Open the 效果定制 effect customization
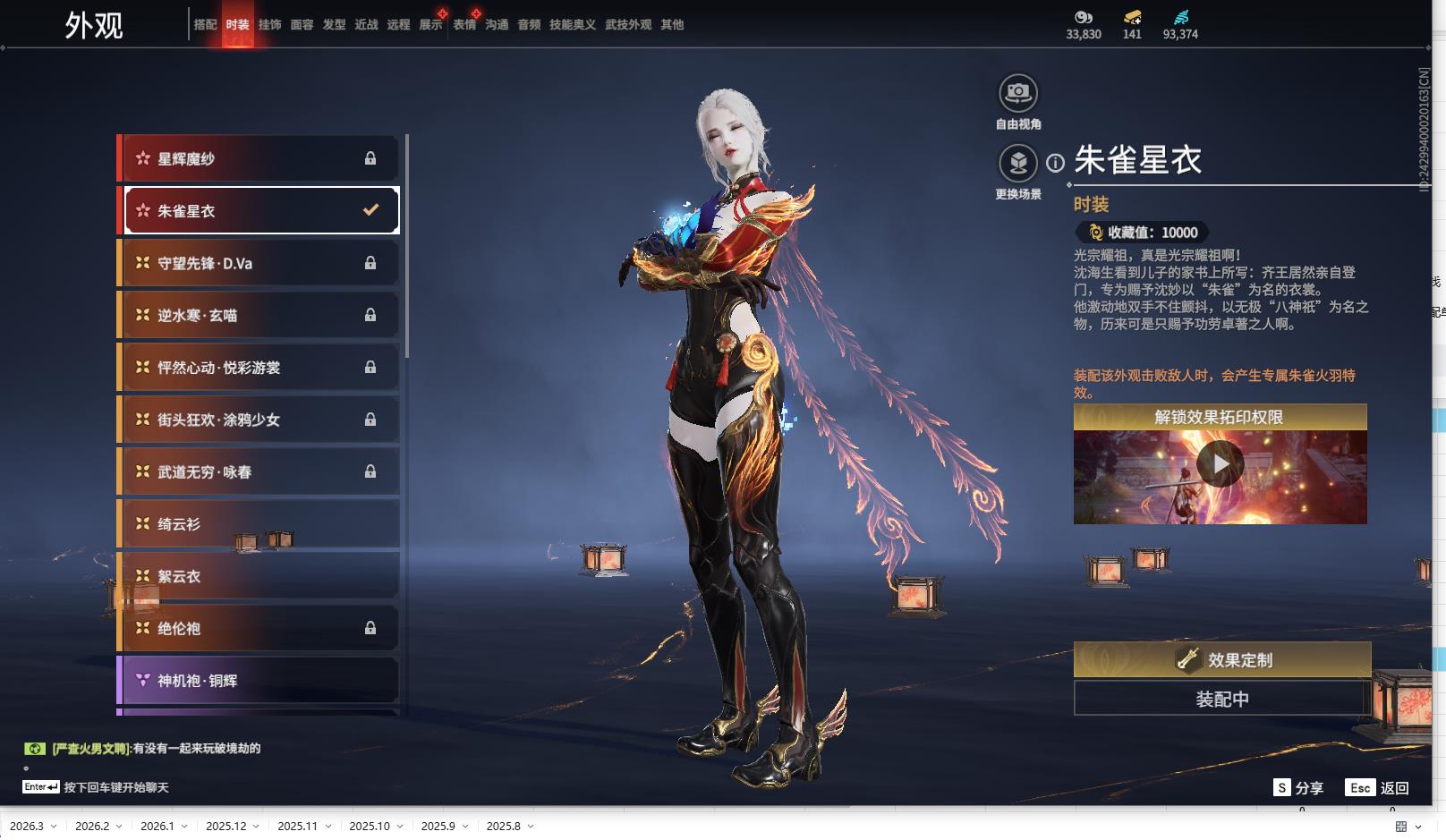The image size is (1446, 840). coord(1221,660)
